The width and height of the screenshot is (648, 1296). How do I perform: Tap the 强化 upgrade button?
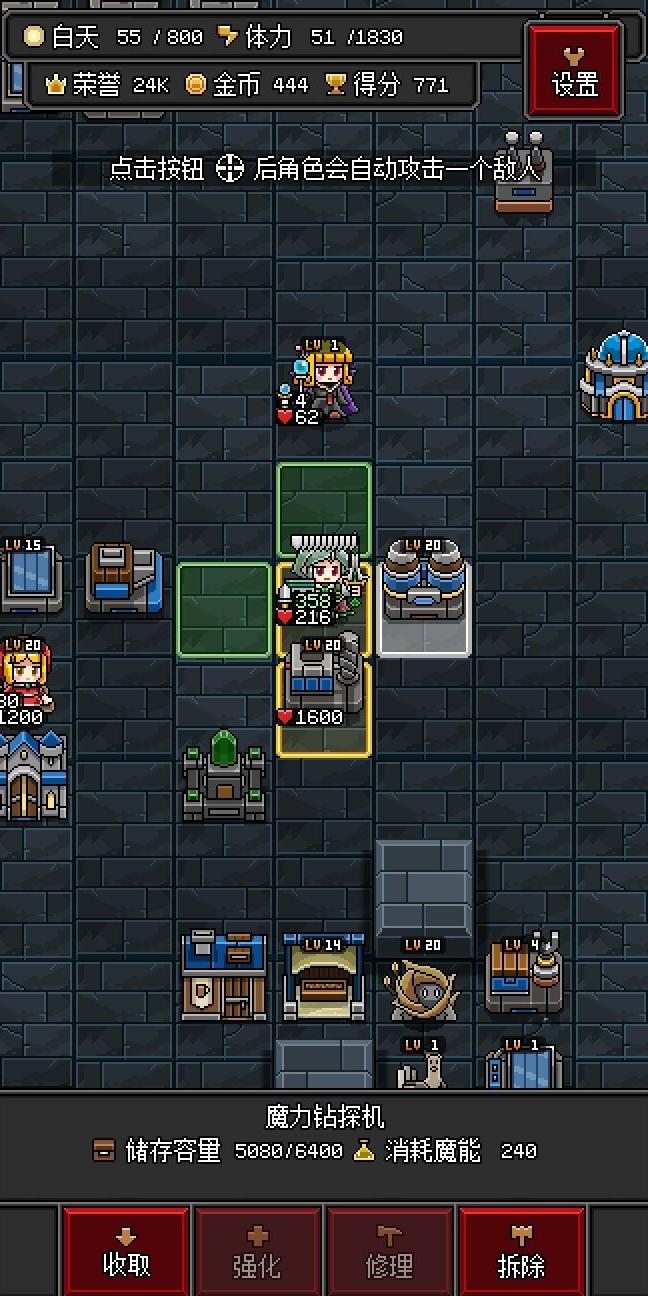click(257, 1251)
